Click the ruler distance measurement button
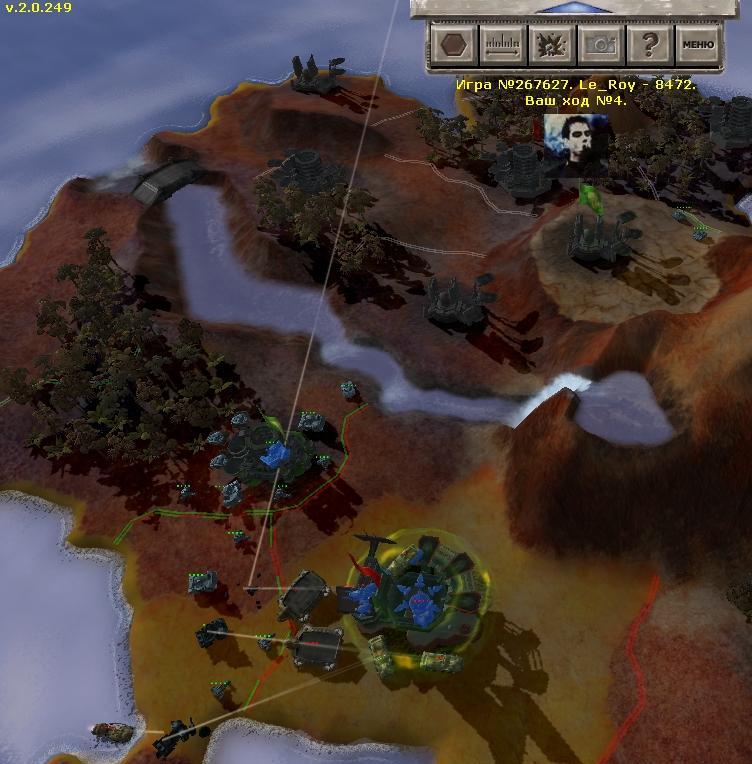Image resolution: width=752 pixels, height=764 pixels. 502,45
